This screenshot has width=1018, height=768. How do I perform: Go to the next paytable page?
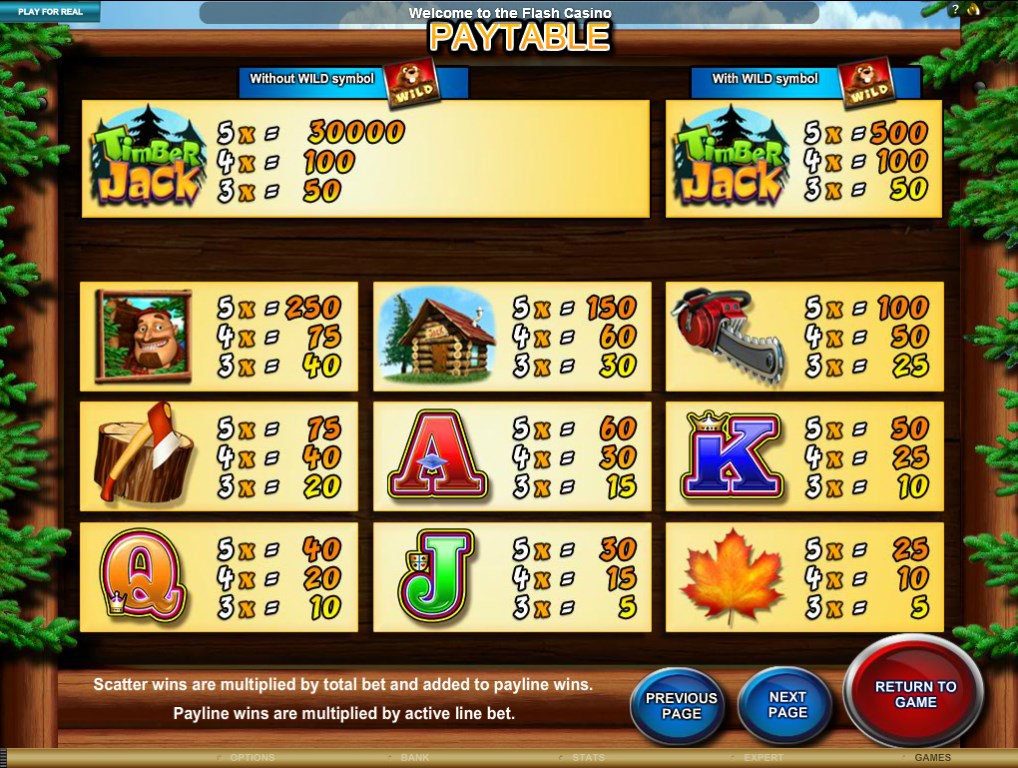pyautogui.click(x=786, y=705)
